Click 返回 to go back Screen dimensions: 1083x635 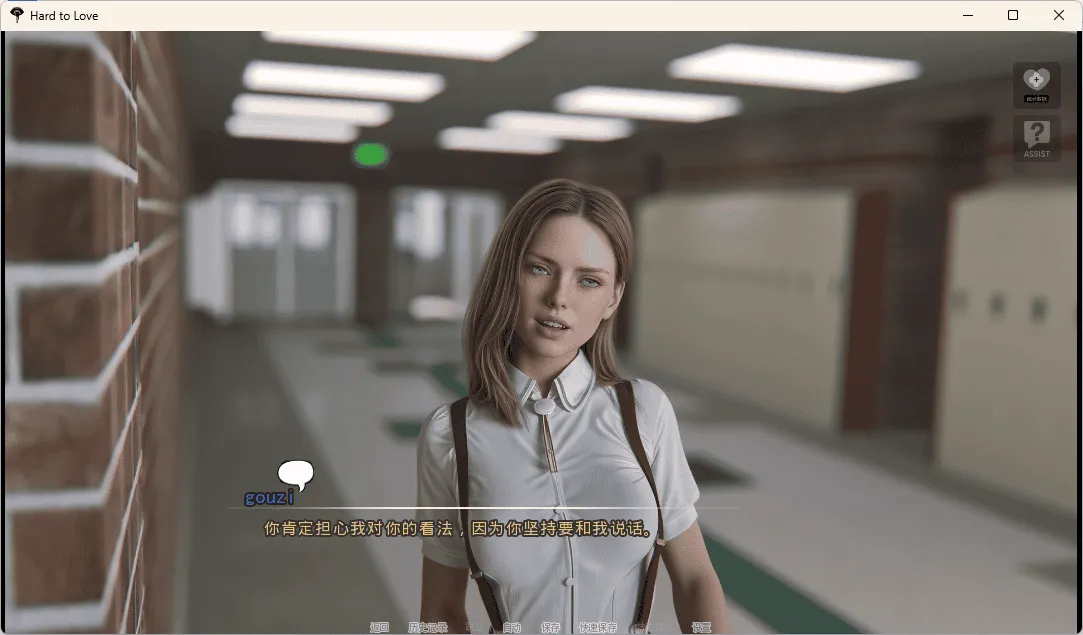tap(379, 628)
